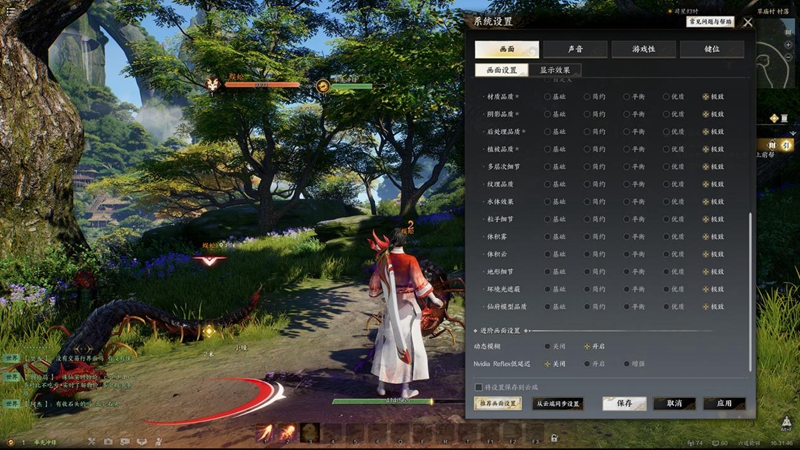Select the 显示效果 sub-tab
The height and width of the screenshot is (450, 800).
(554, 71)
